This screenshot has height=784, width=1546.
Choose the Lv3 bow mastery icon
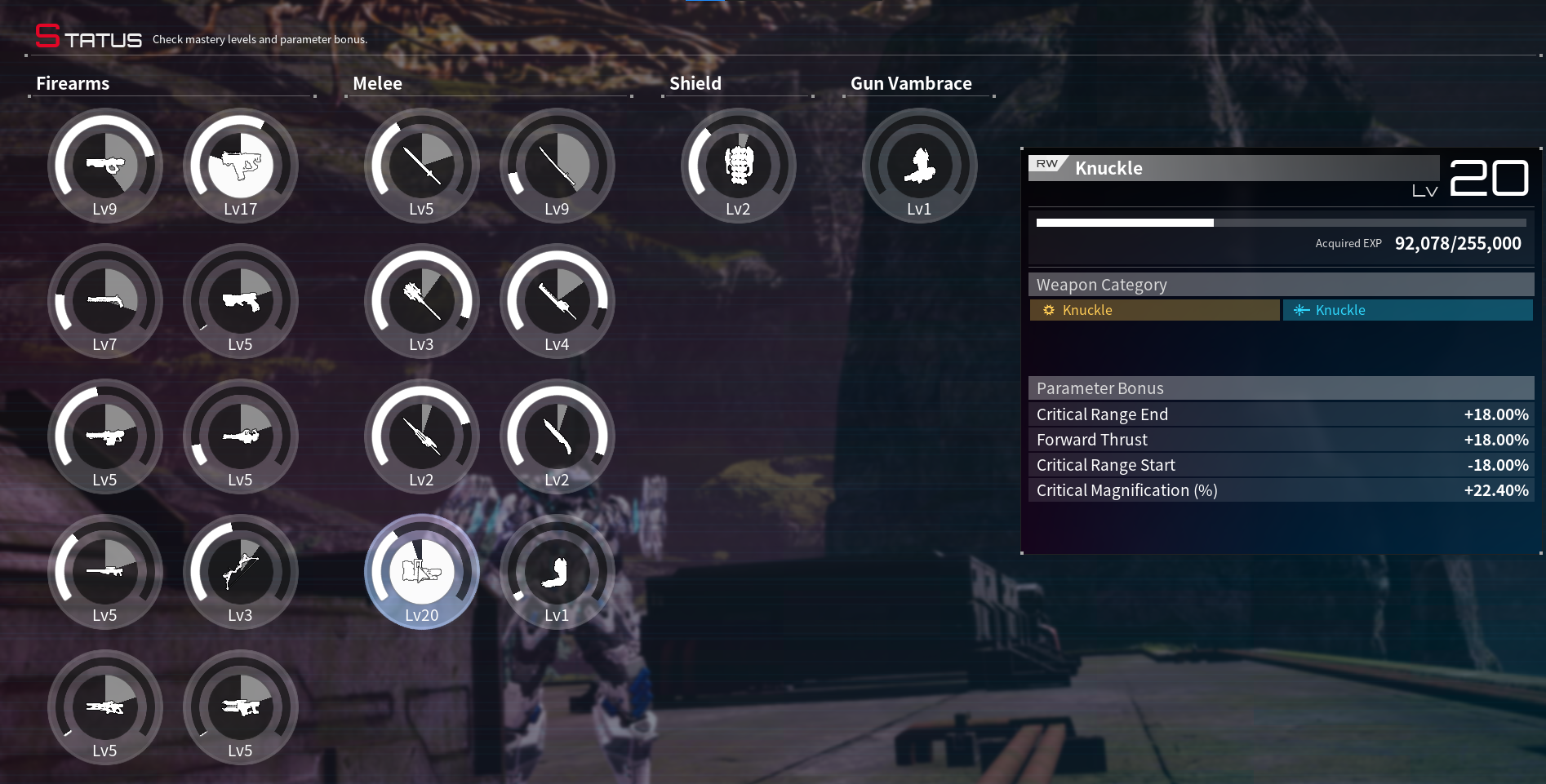coord(240,572)
